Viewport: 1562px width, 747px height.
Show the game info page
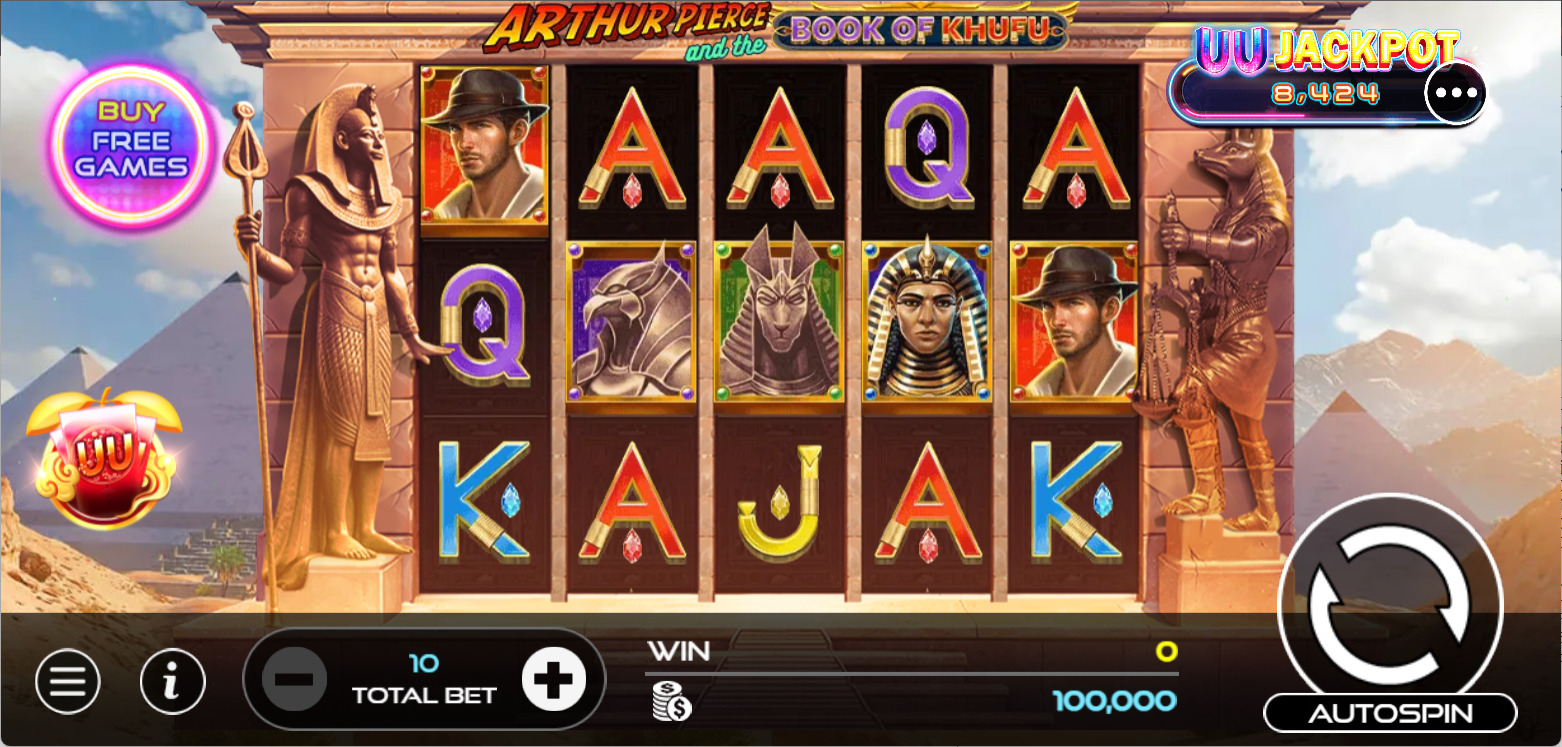click(x=173, y=682)
